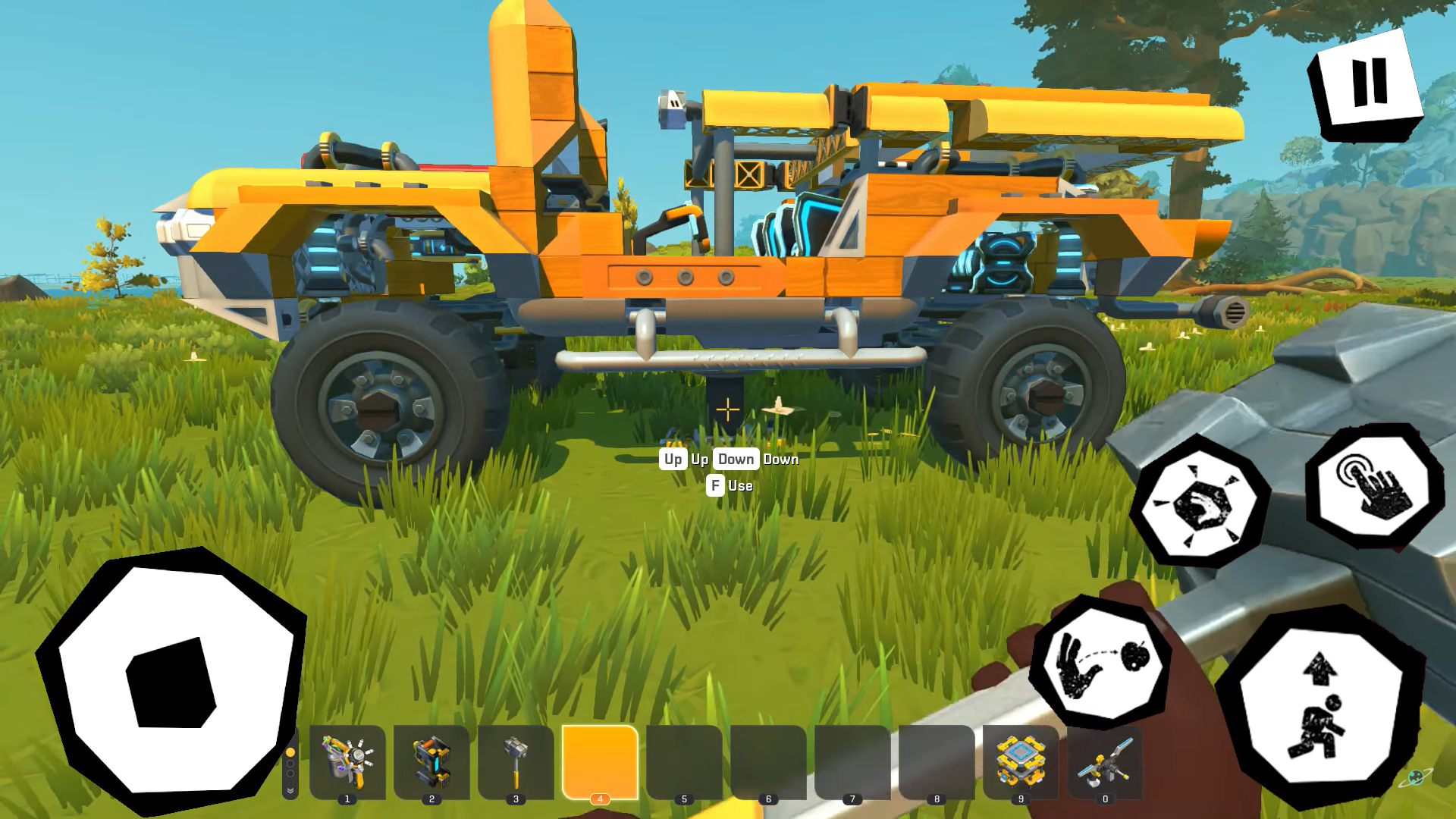Image resolution: width=1456 pixels, height=819 pixels.
Task: Collapse the hotbar with the double chevron
Action: click(x=290, y=790)
